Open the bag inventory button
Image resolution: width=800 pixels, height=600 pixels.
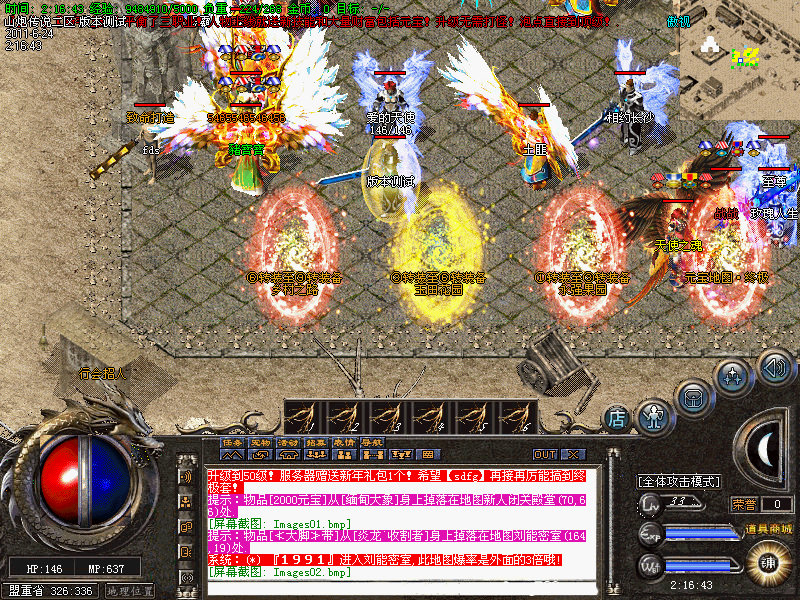693,396
